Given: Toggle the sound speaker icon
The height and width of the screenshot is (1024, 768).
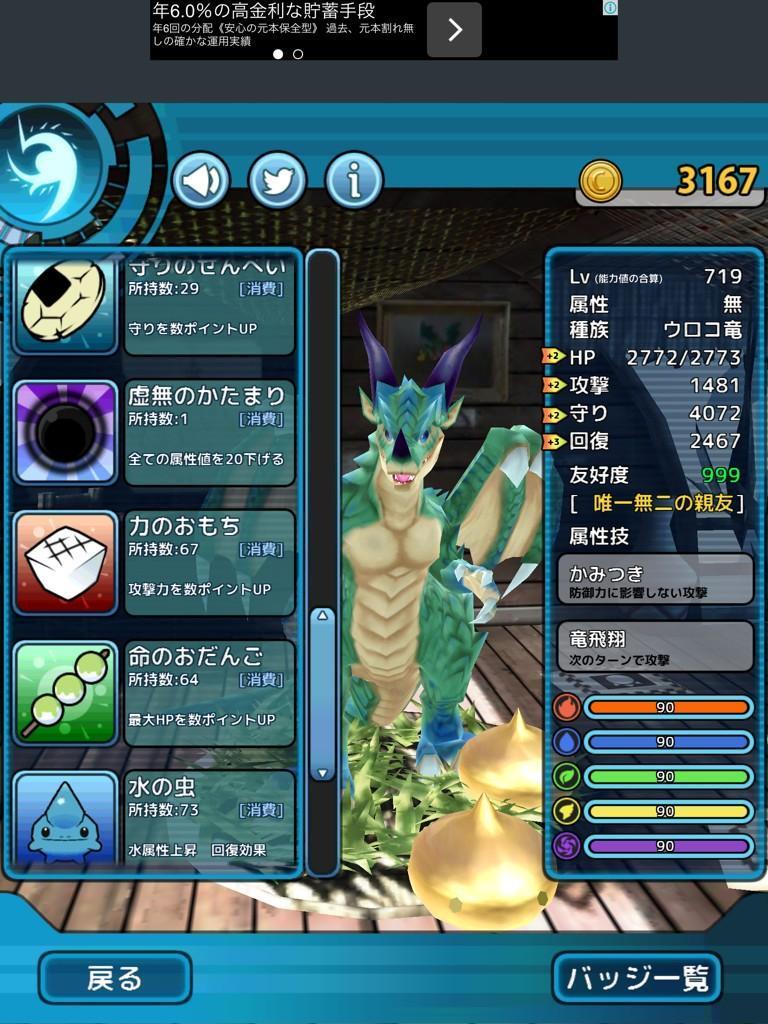Looking at the screenshot, I should pyautogui.click(x=201, y=181).
